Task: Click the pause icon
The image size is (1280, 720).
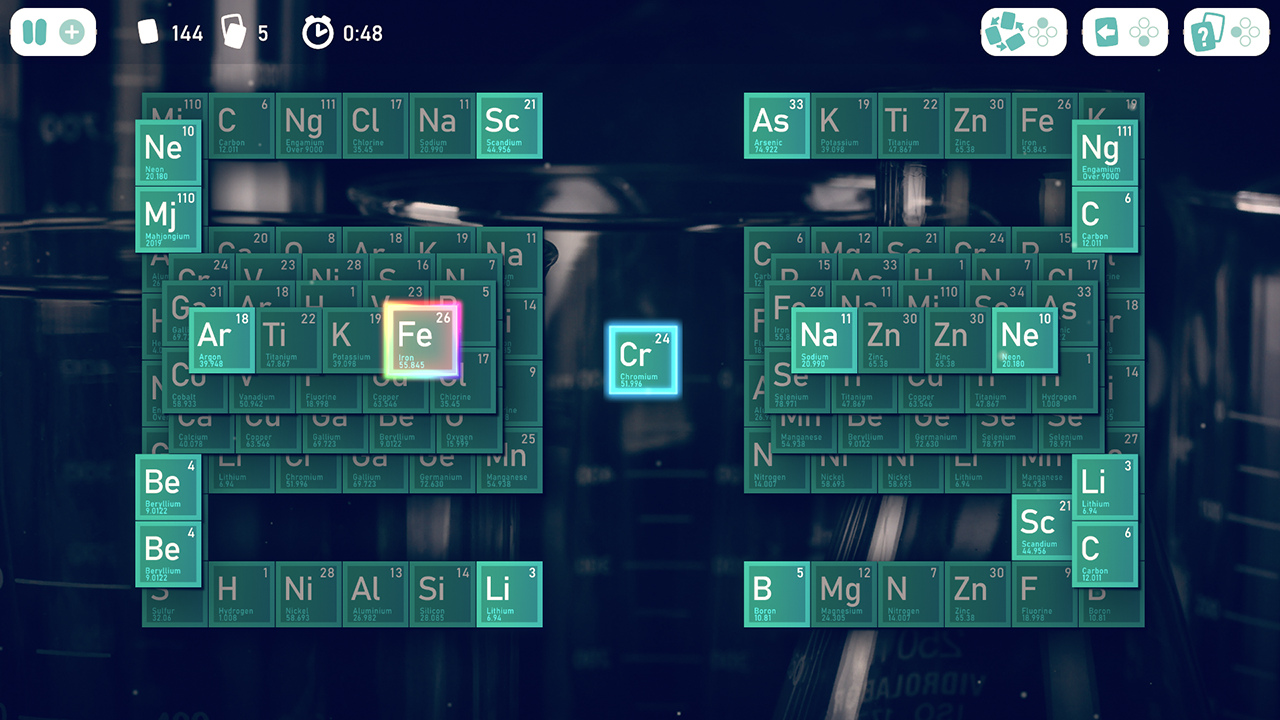Action: coord(33,32)
